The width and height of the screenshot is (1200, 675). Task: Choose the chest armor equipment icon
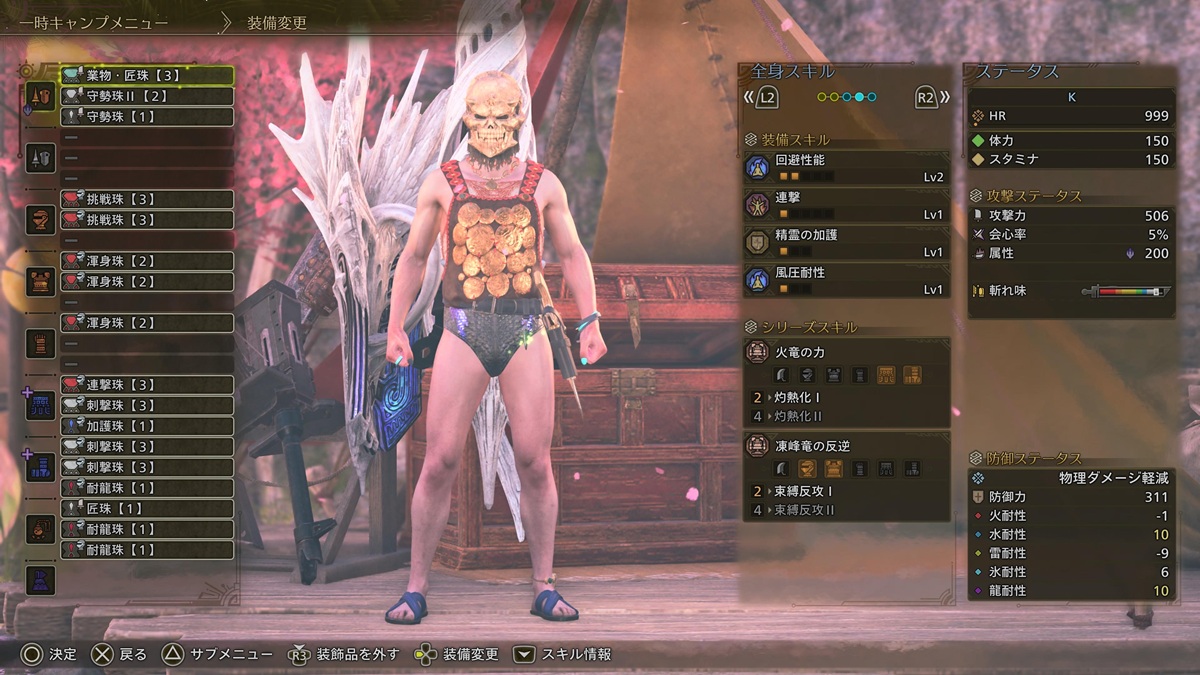point(40,281)
